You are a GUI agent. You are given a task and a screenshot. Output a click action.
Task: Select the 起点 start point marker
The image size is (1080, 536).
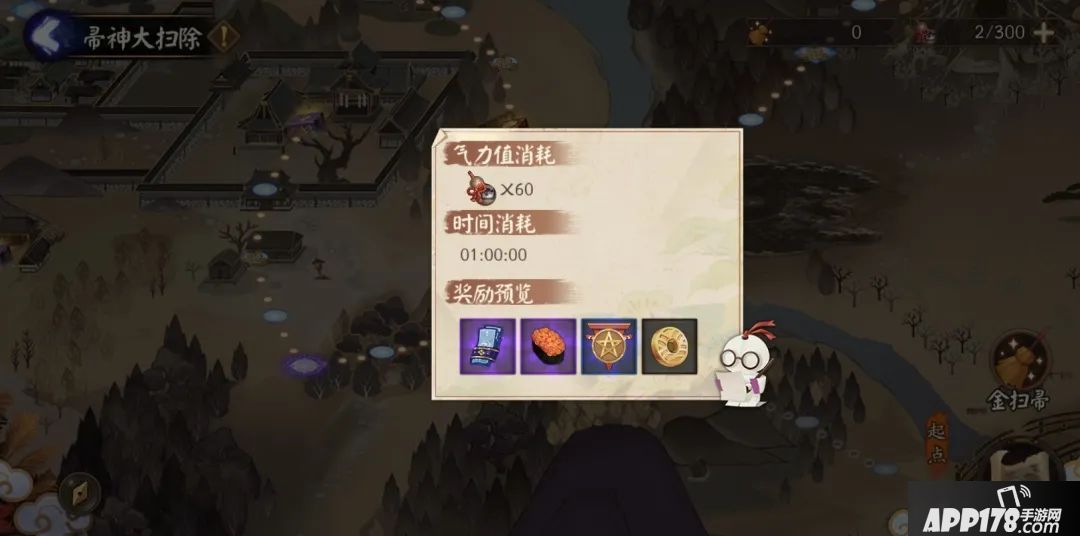pyautogui.click(x=937, y=438)
